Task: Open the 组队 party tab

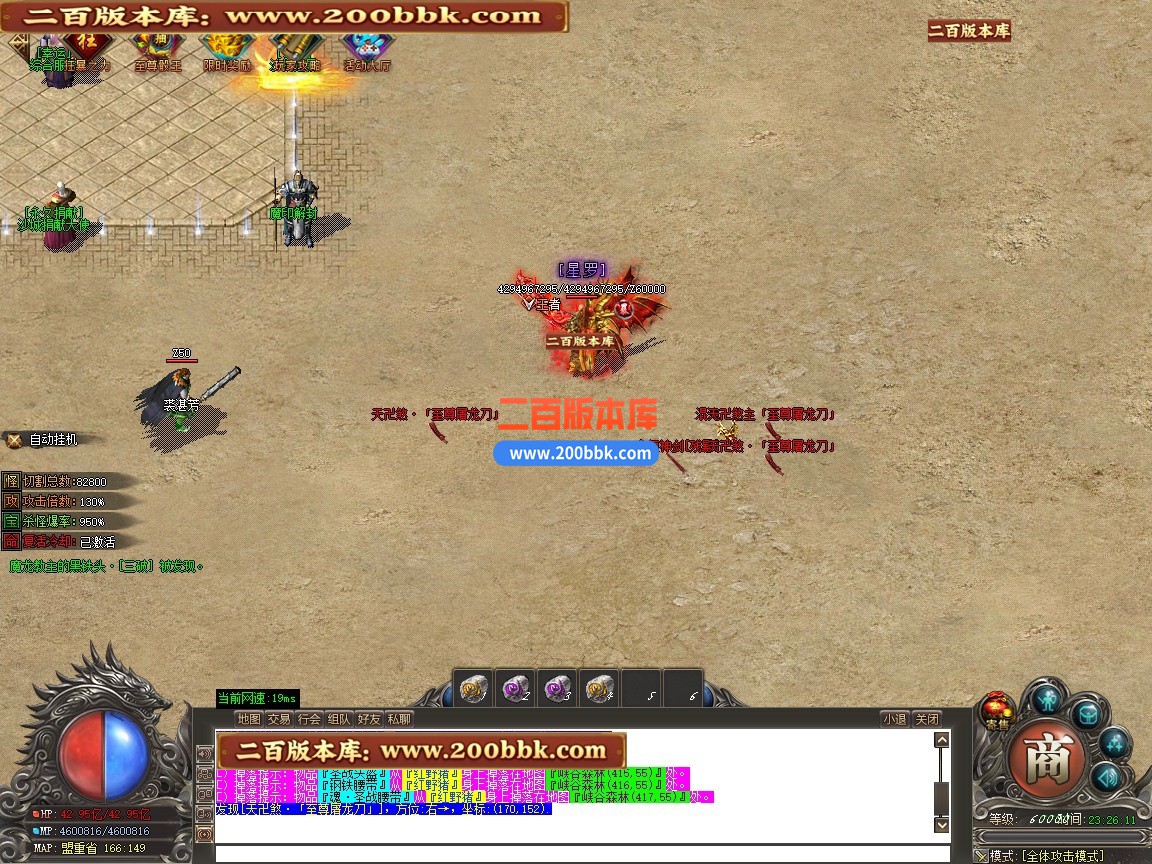Action: pos(339,719)
